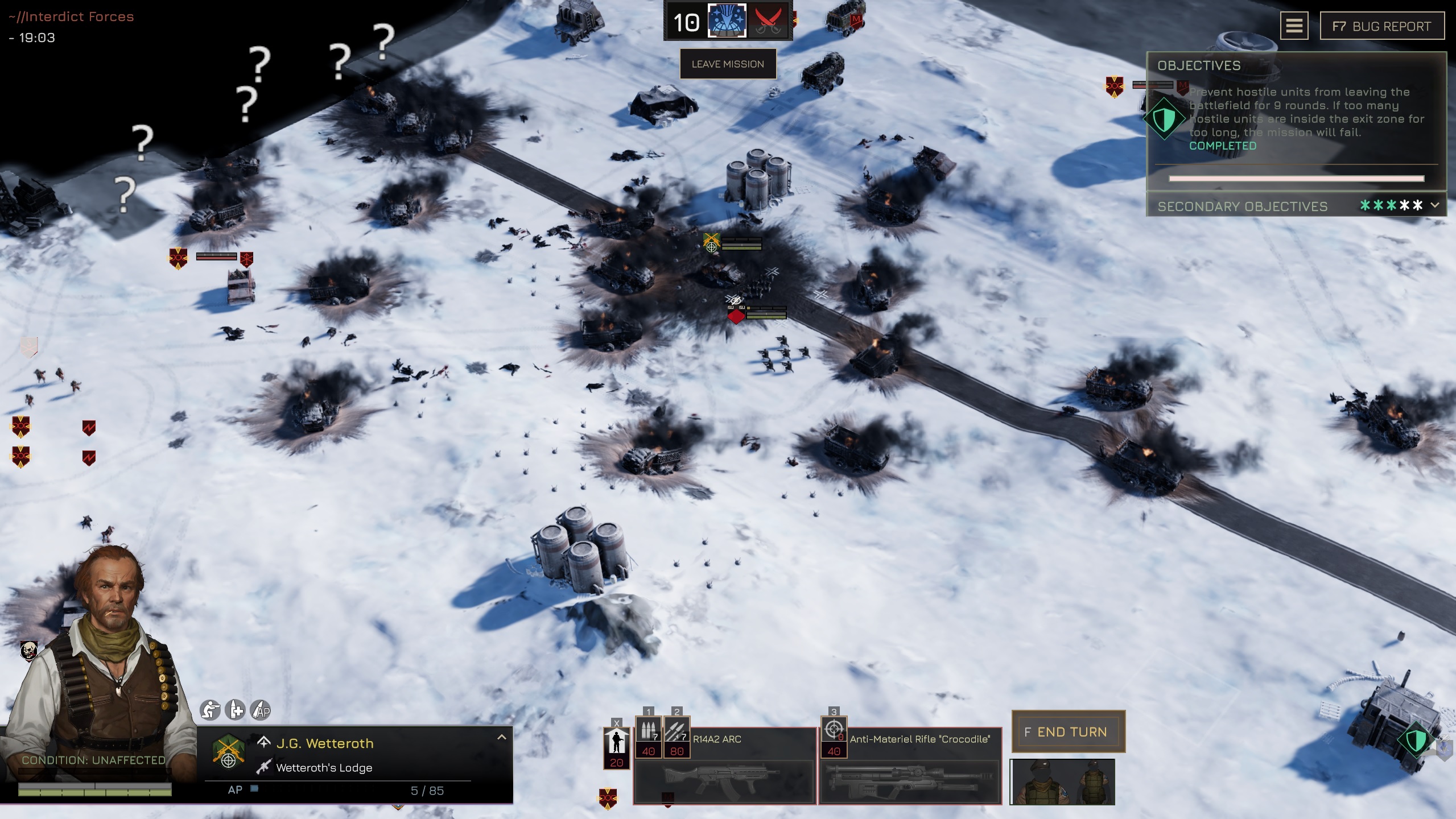The width and height of the screenshot is (1456, 819).
Task: Open the F7 Bug Report form
Action: pyautogui.click(x=1381, y=26)
